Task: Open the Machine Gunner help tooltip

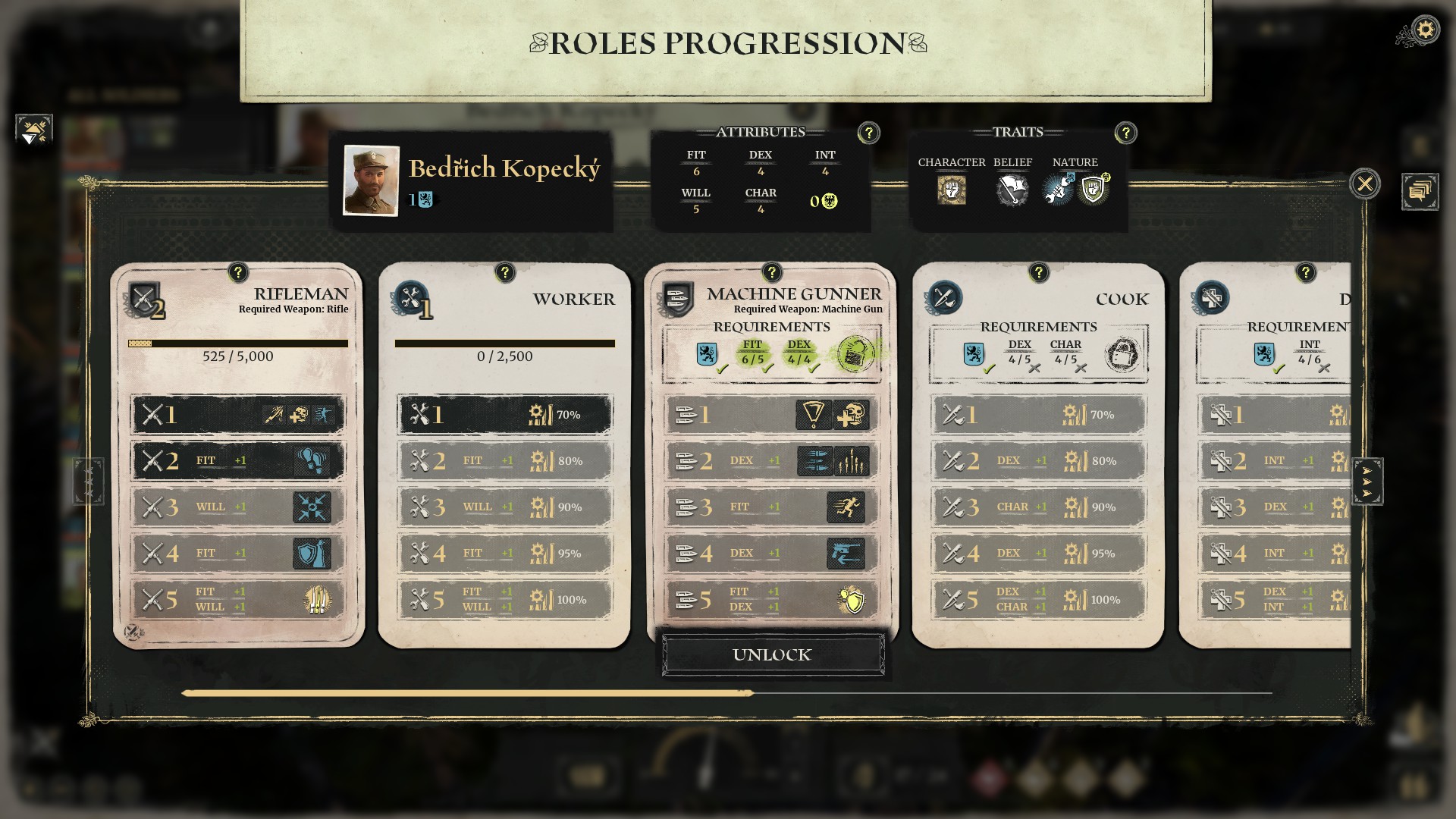Action: (x=771, y=272)
